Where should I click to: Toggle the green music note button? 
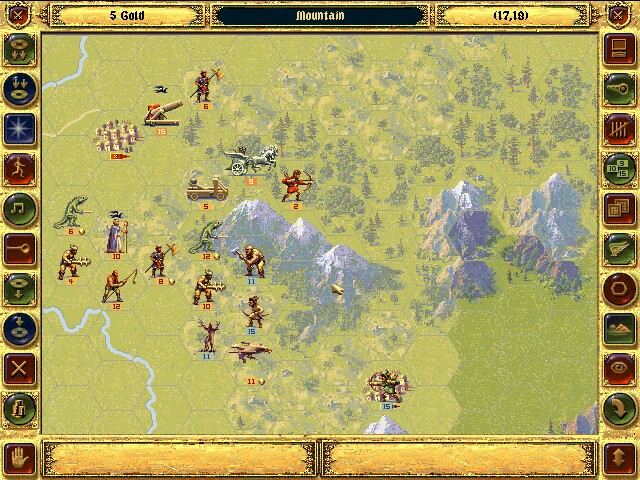[x=20, y=206]
